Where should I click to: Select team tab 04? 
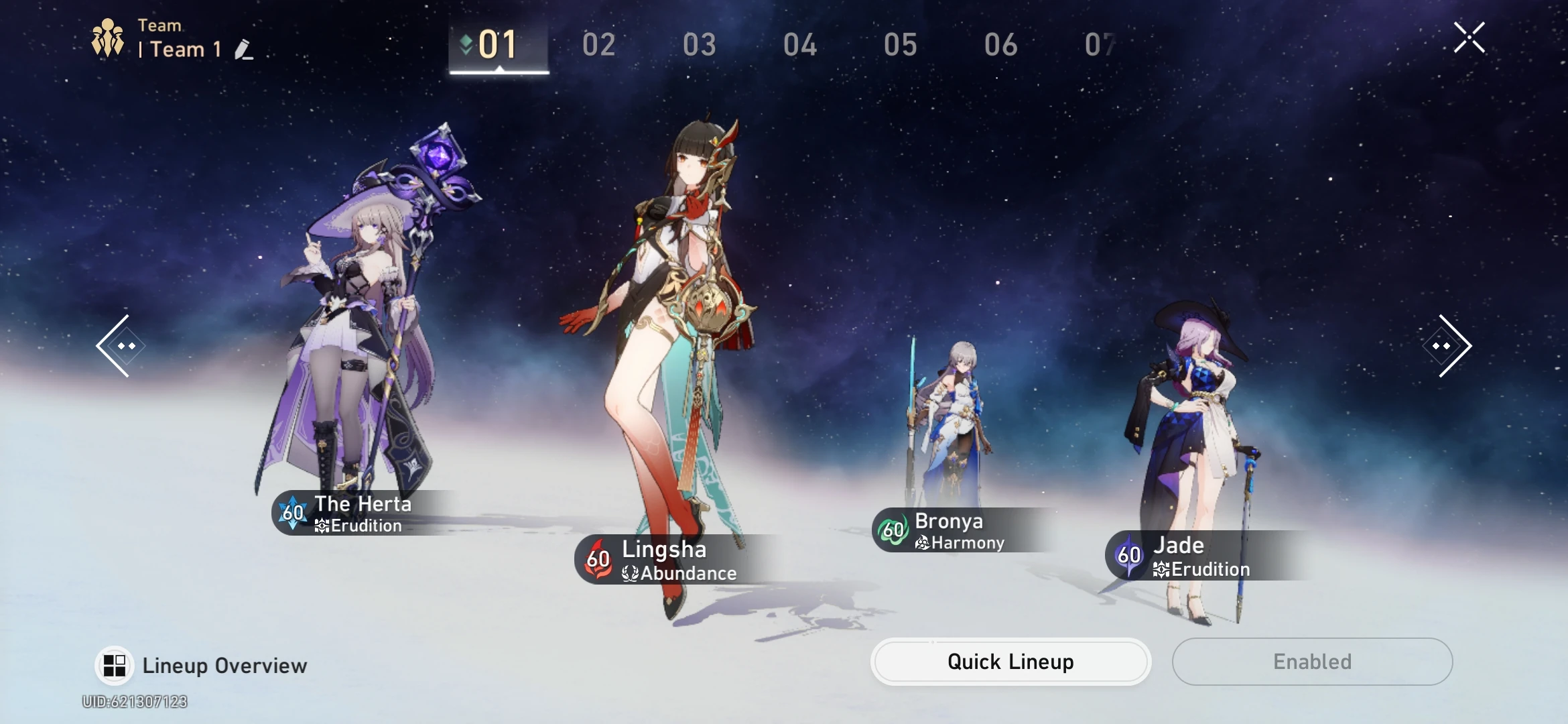click(x=800, y=44)
